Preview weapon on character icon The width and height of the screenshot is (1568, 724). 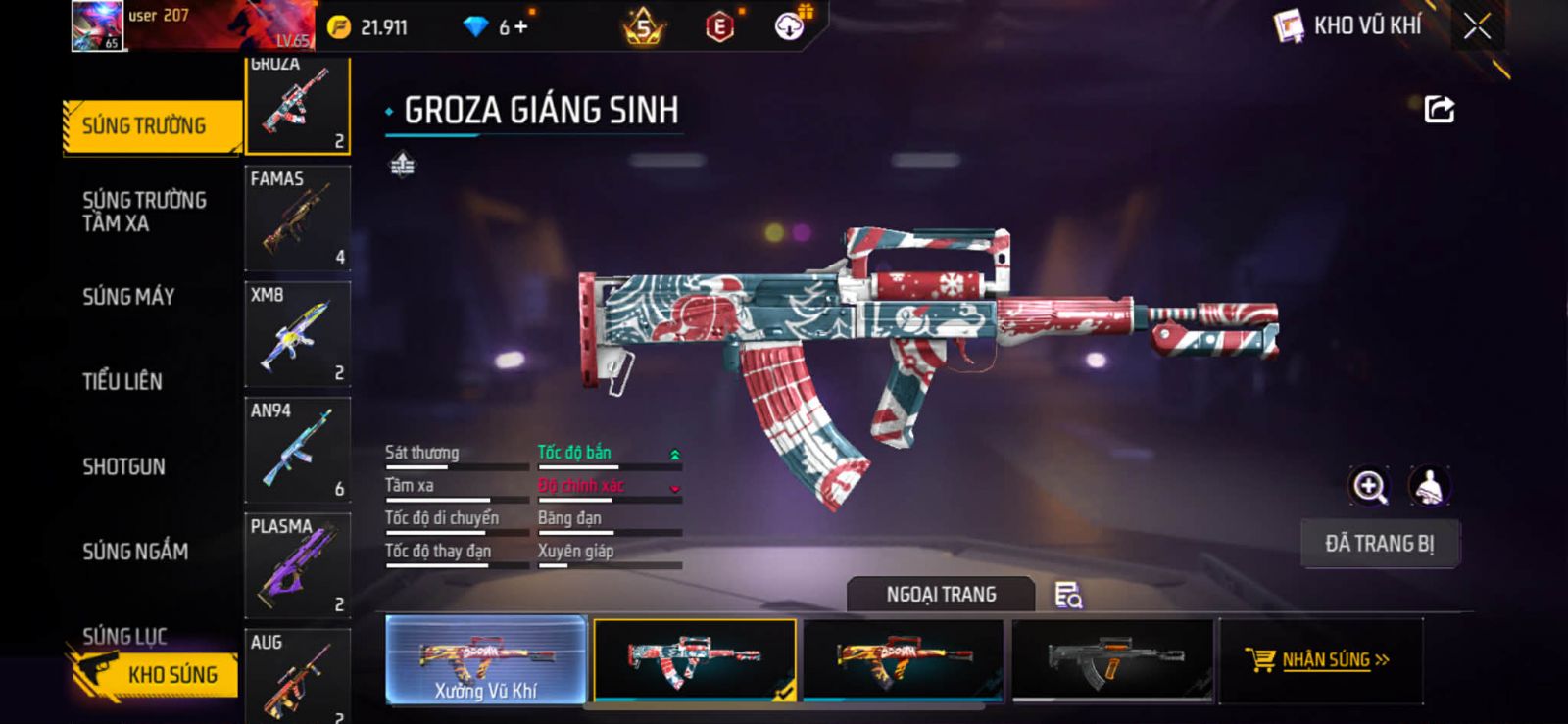pos(1429,486)
